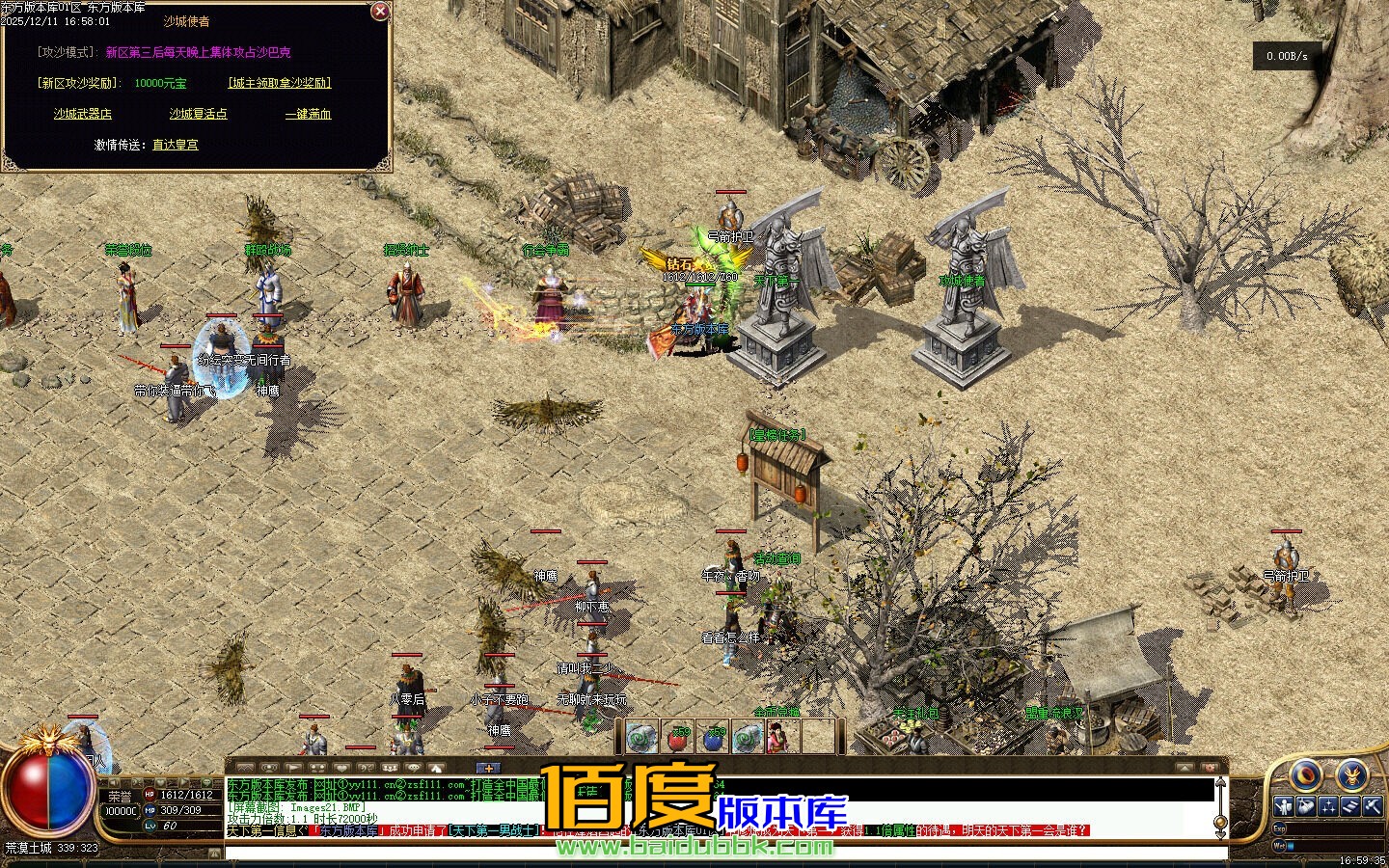Open the skills panel sparkle icon
The width and height of the screenshot is (1389, 868).
pos(1328,806)
